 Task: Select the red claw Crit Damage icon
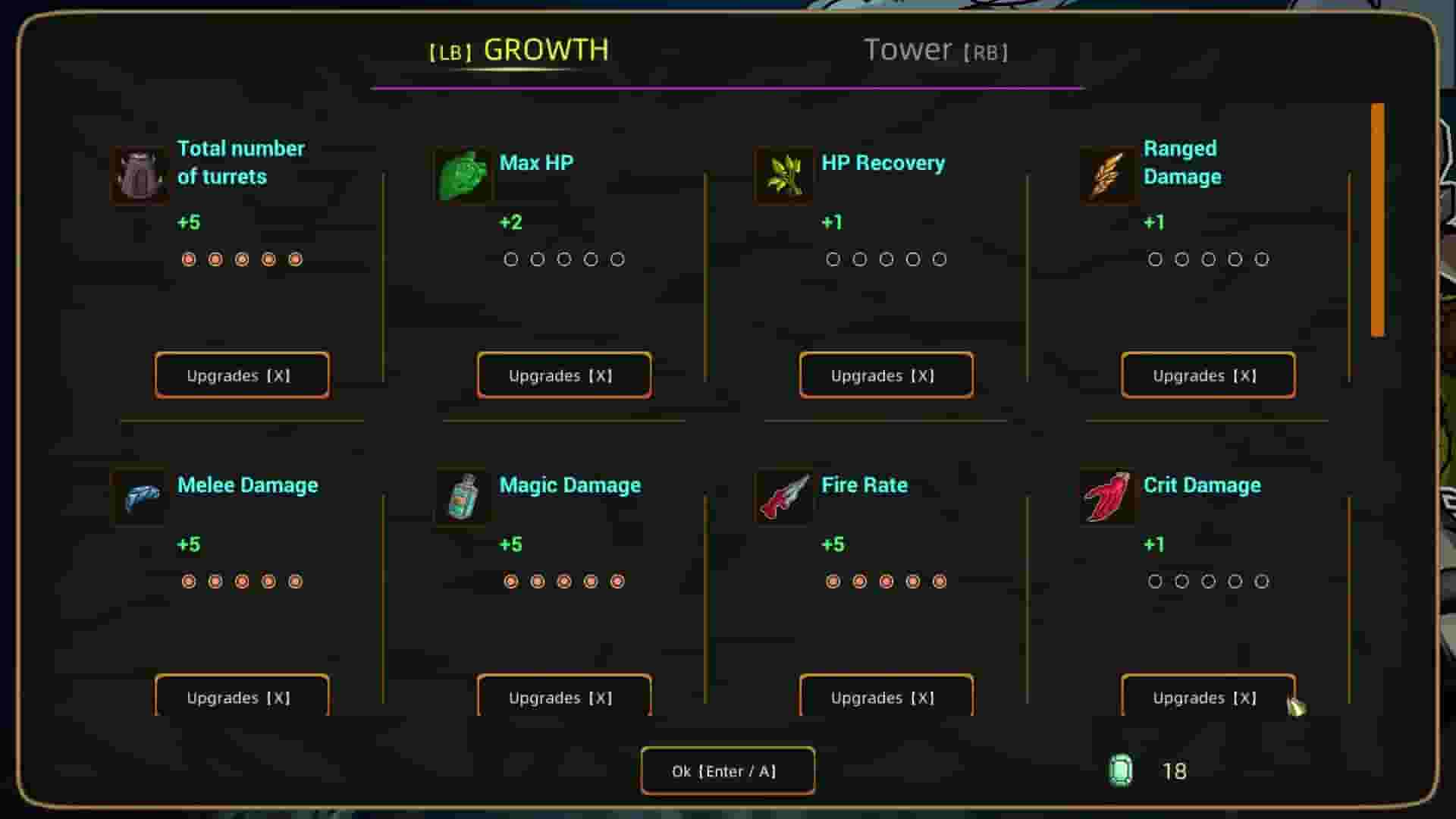1106,498
